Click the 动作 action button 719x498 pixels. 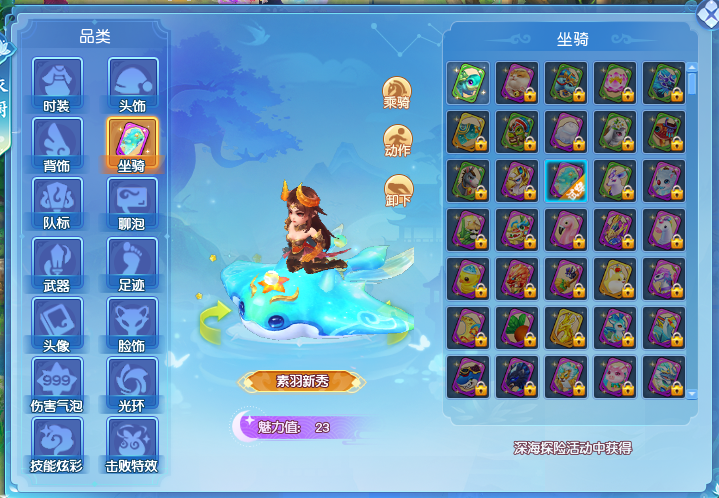[397, 140]
